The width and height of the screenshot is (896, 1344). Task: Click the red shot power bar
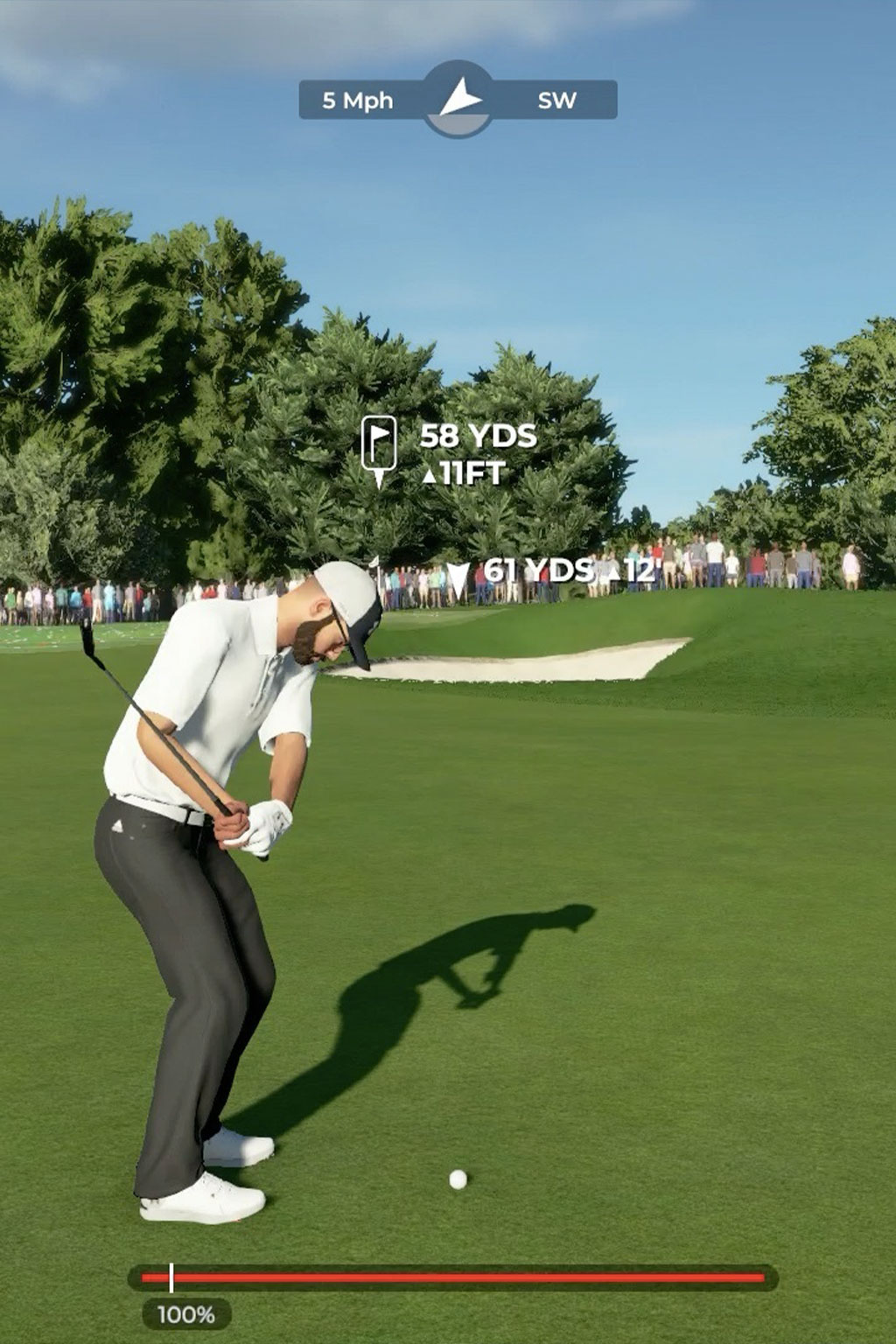[452, 1277]
